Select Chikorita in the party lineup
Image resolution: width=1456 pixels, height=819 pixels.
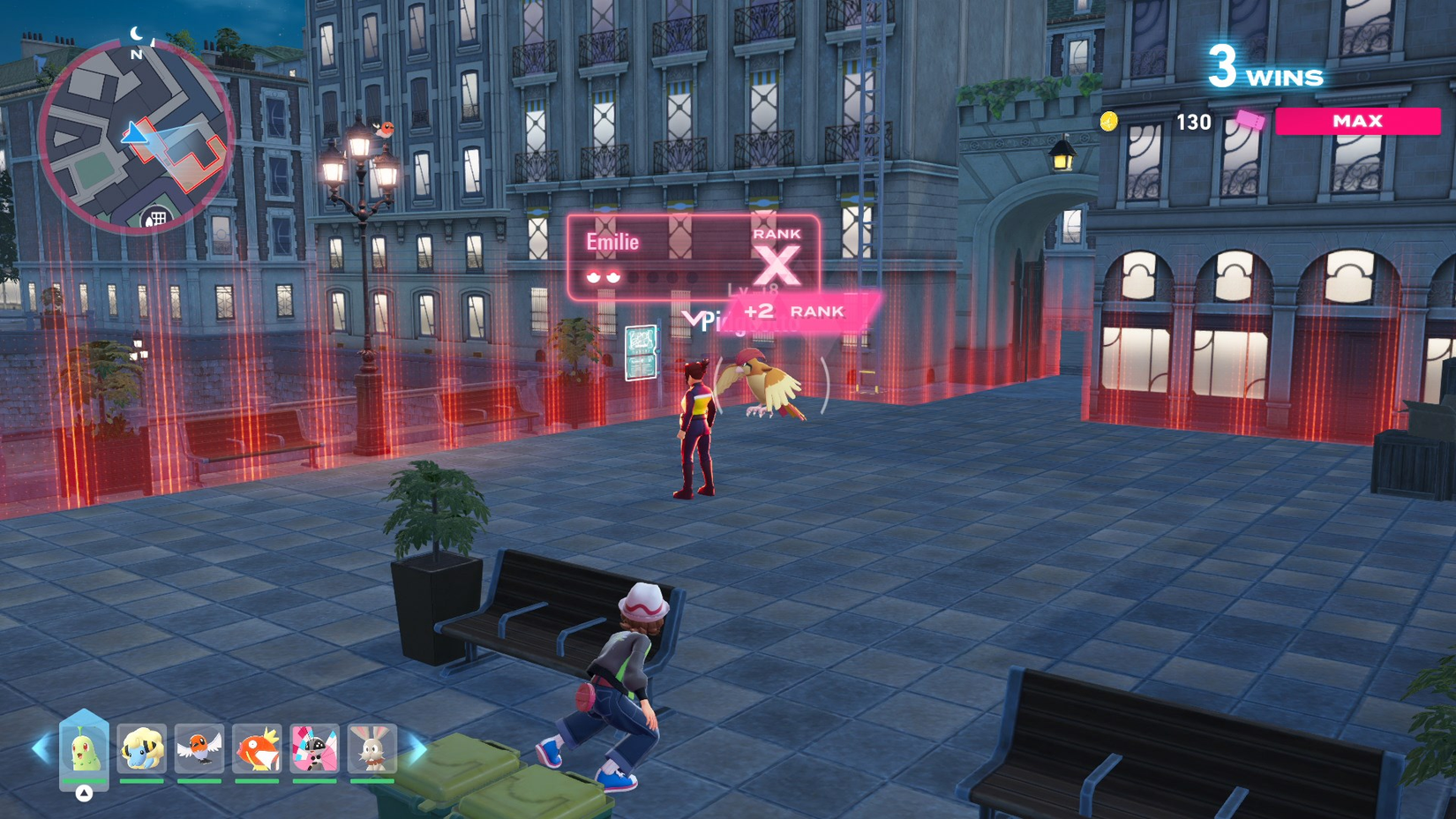(x=84, y=748)
